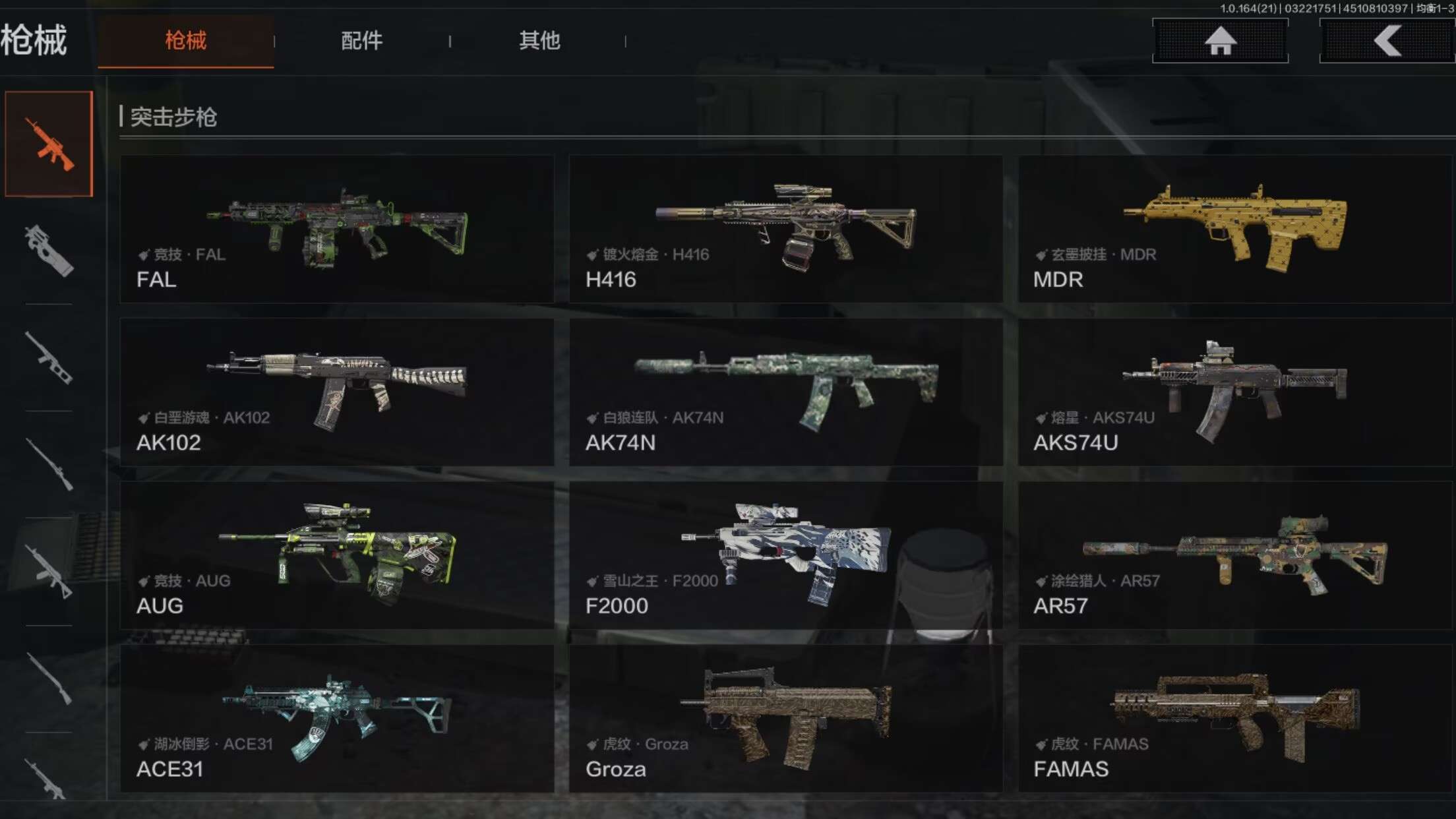The height and width of the screenshot is (819, 1456).
Task: Pick the AKS74U weapon tile
Action: pos(1234,392)
